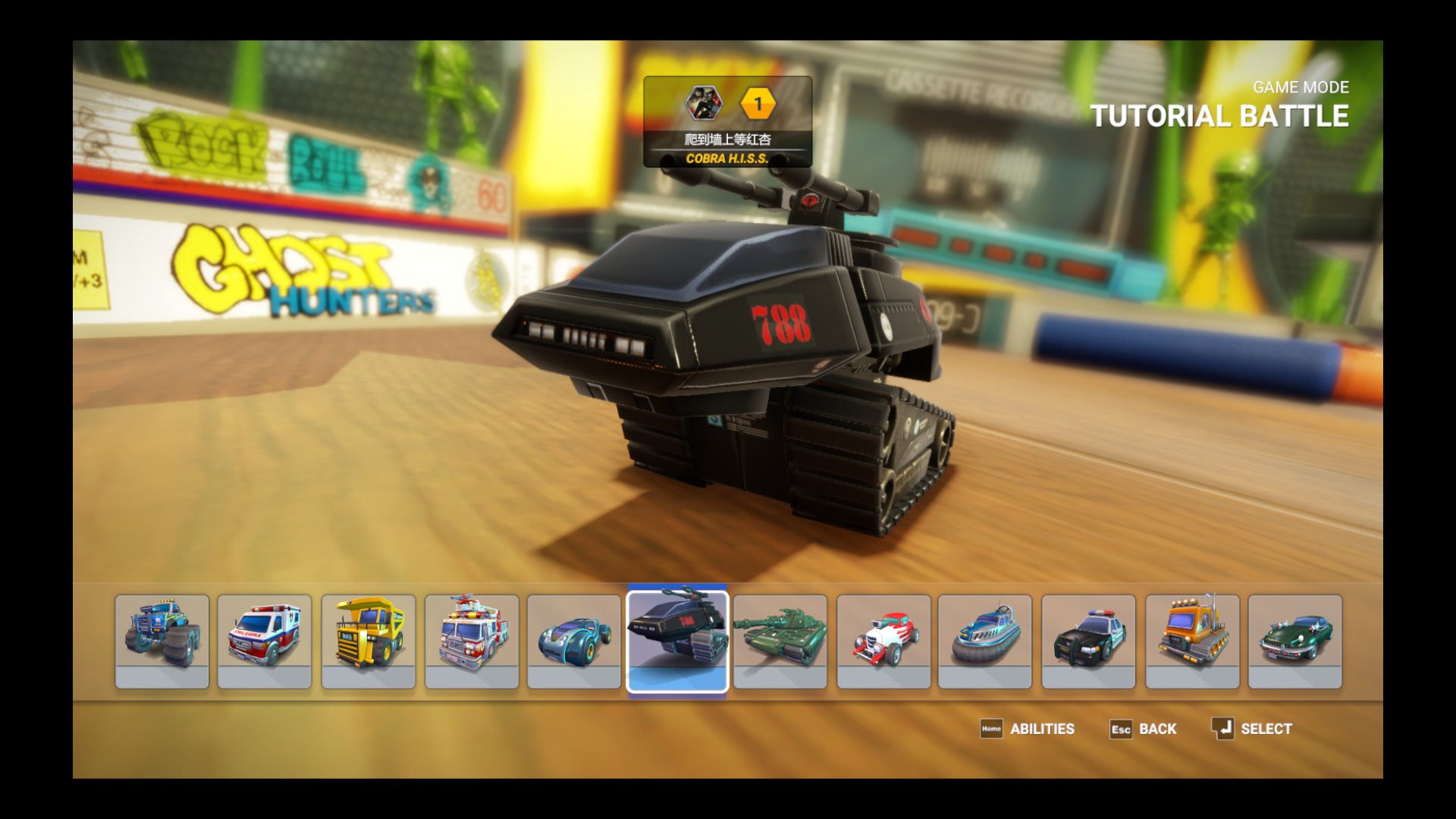Click the rank 1 hexagon badge
The width and height of the screenshot is (1456, 819).
click(x=758, y=102)
